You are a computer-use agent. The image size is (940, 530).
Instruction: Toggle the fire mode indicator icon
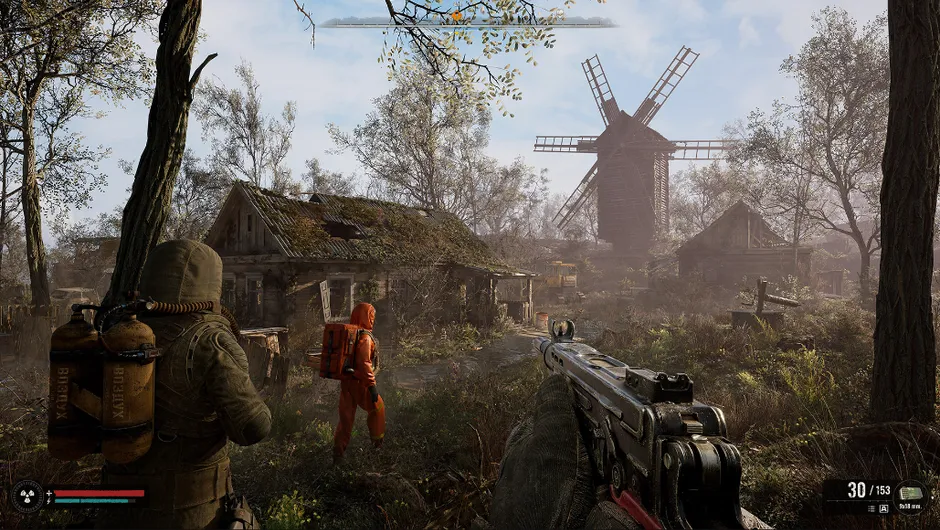[884, 509]
